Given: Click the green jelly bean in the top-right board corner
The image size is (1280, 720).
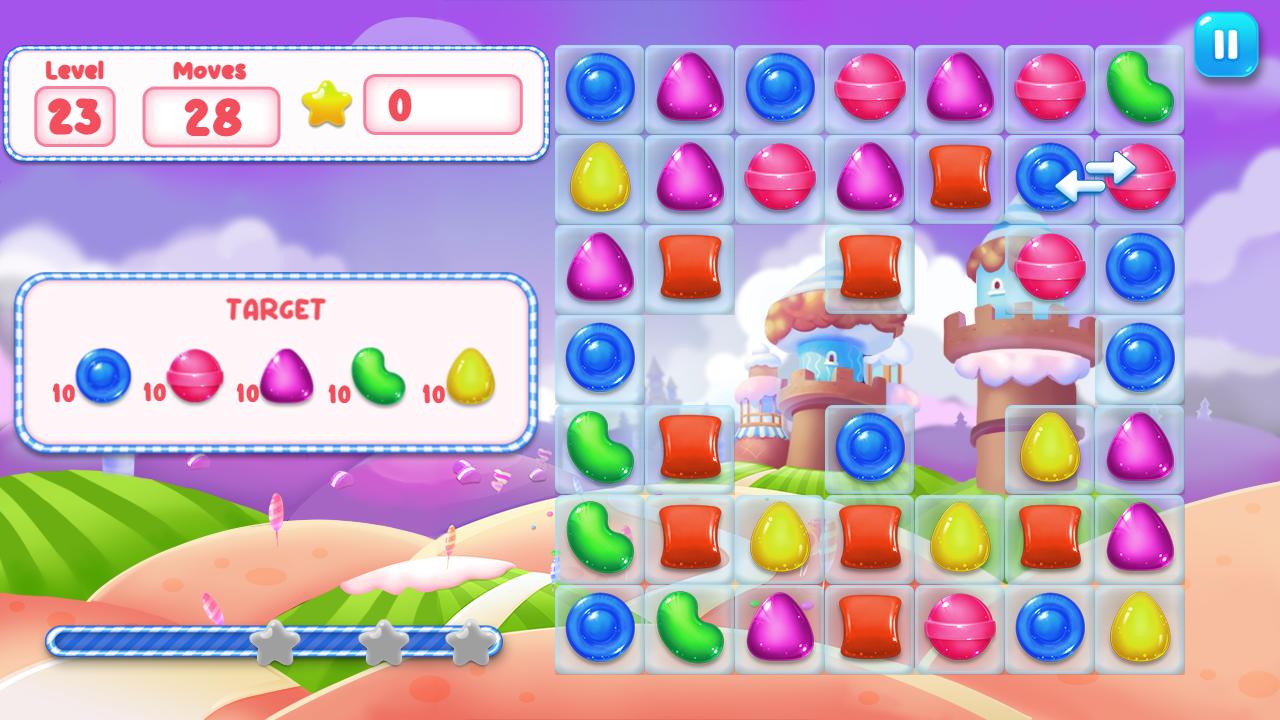Looking at the screenshot, I should [1142, 88].
